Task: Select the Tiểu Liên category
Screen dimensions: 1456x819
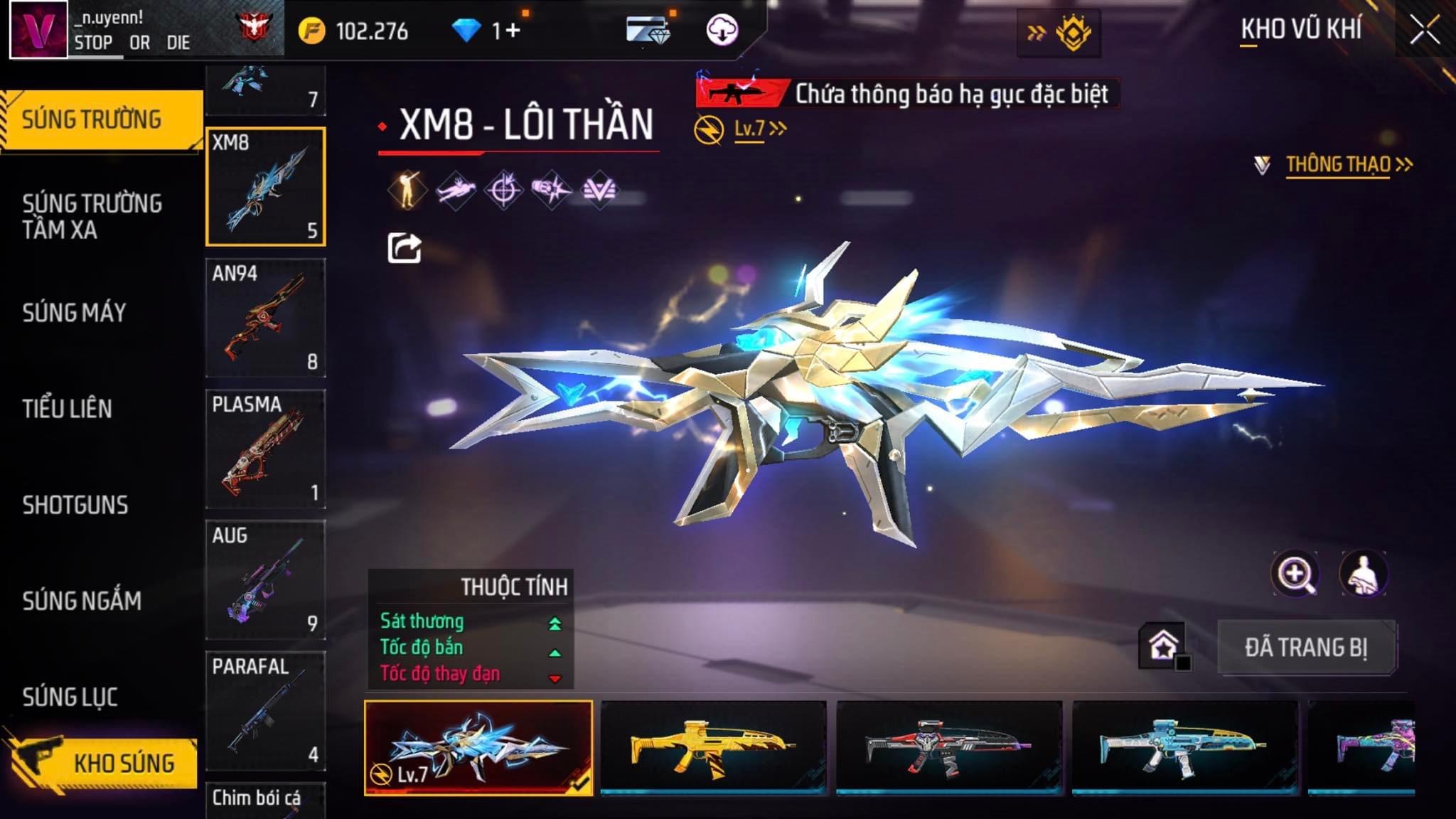Action: coord(67,409)
